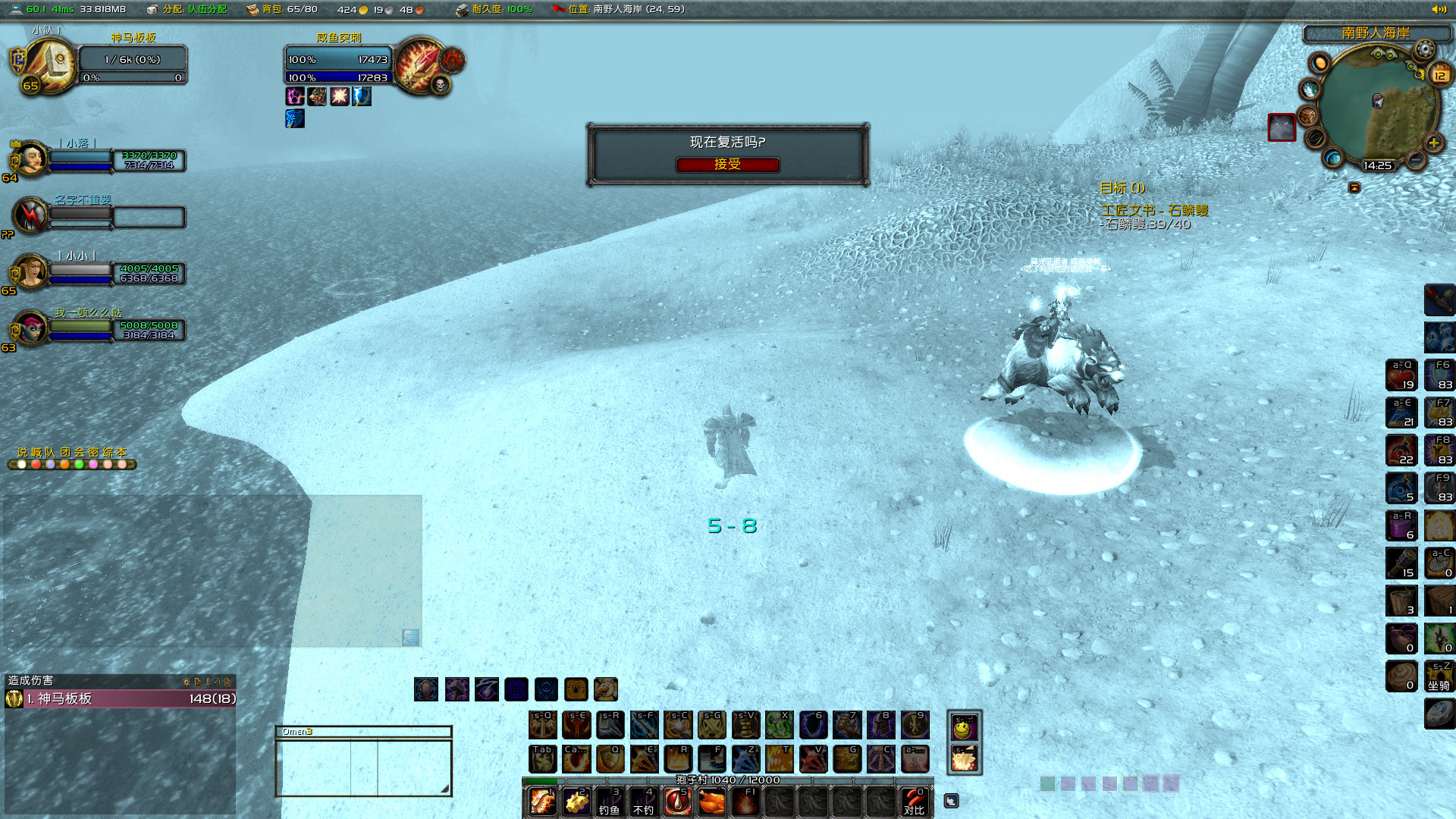Switch to the 综 chat tab
This screenshot has height=819, width=1456.
click(107, 452)
